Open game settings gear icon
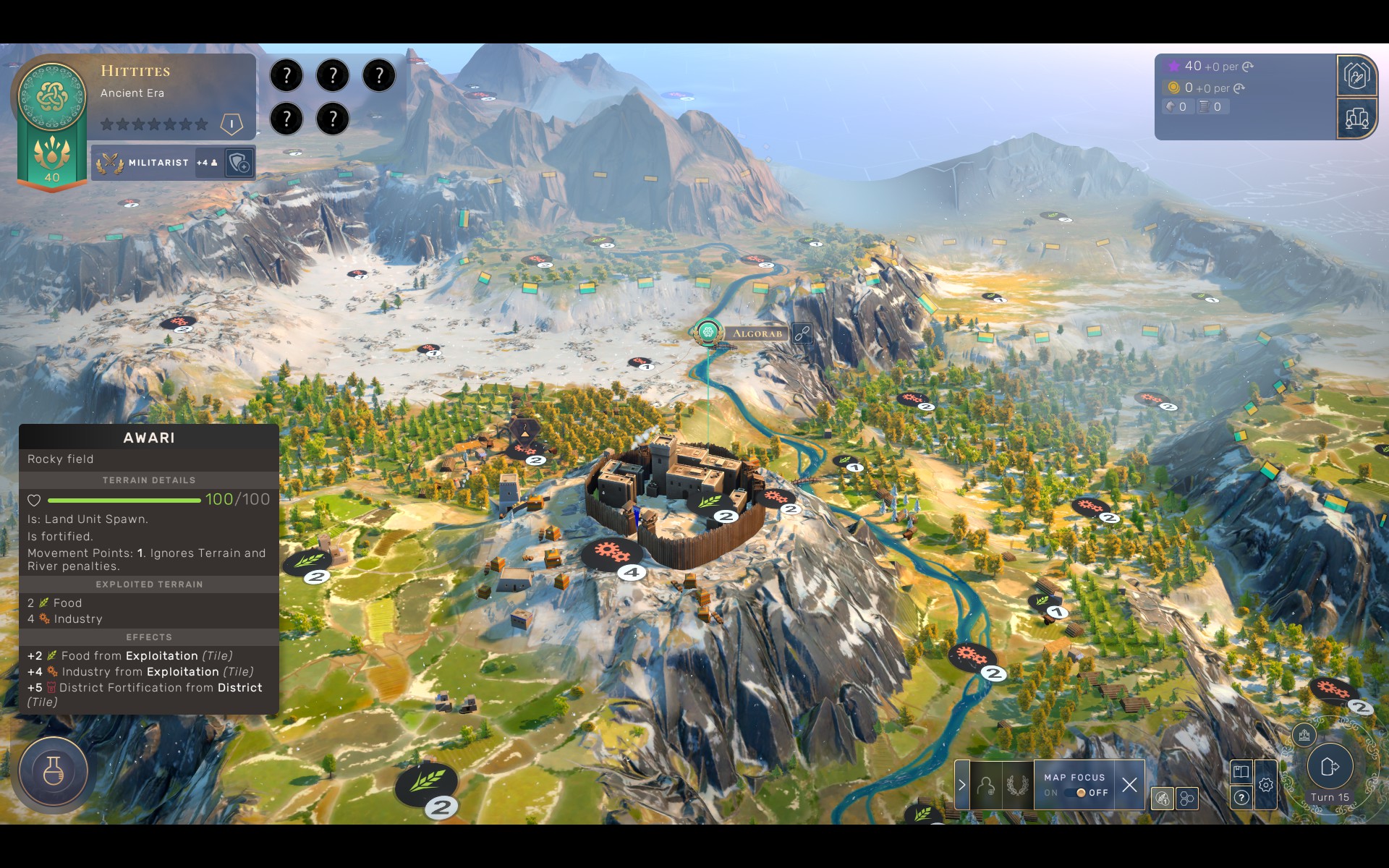Viewport: 1389px width, 868px height. click(x=1265, y=785)
